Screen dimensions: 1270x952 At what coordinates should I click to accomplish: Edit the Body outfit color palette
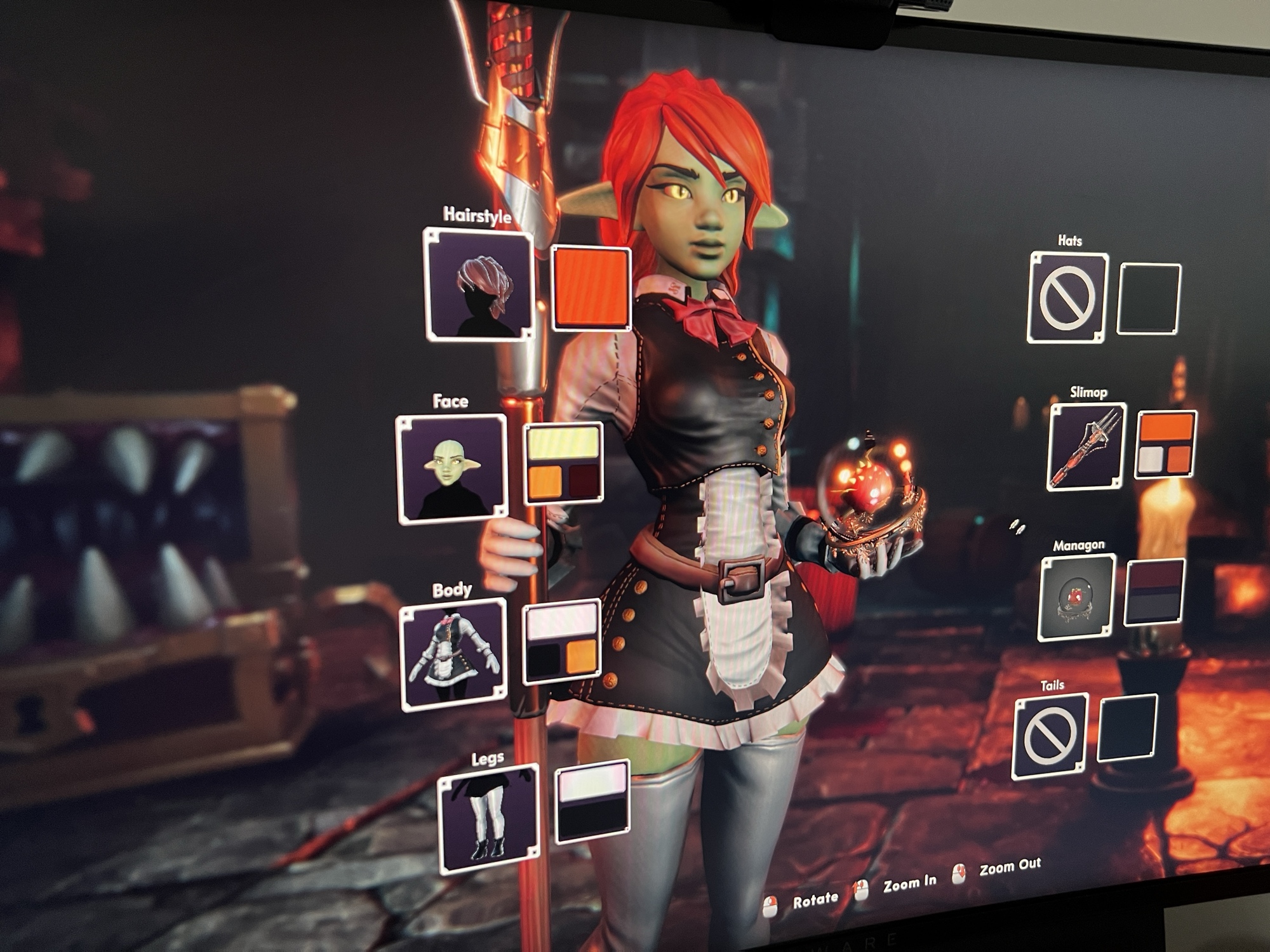pyautogui.click(x=562, y=641)
